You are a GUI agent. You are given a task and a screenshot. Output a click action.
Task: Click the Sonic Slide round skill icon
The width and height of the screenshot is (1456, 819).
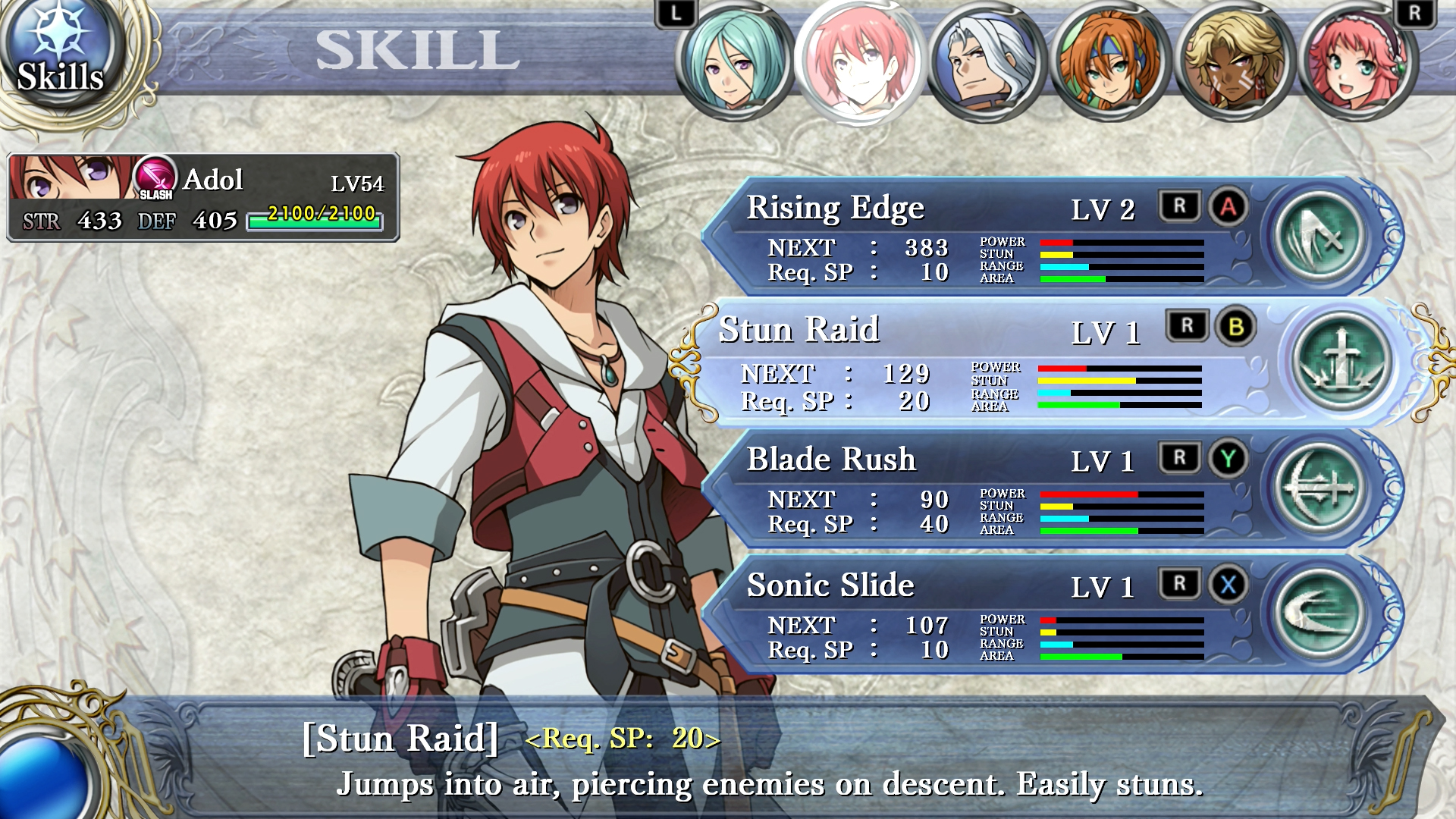pos(1319,613)
